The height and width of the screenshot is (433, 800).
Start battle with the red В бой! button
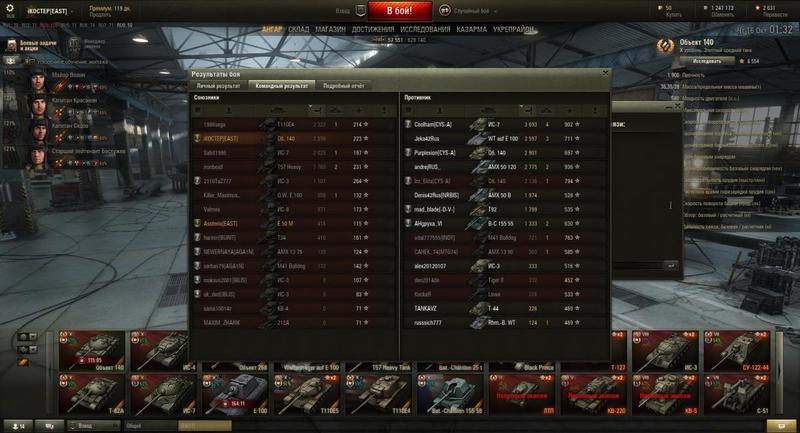tap(399, 11)
